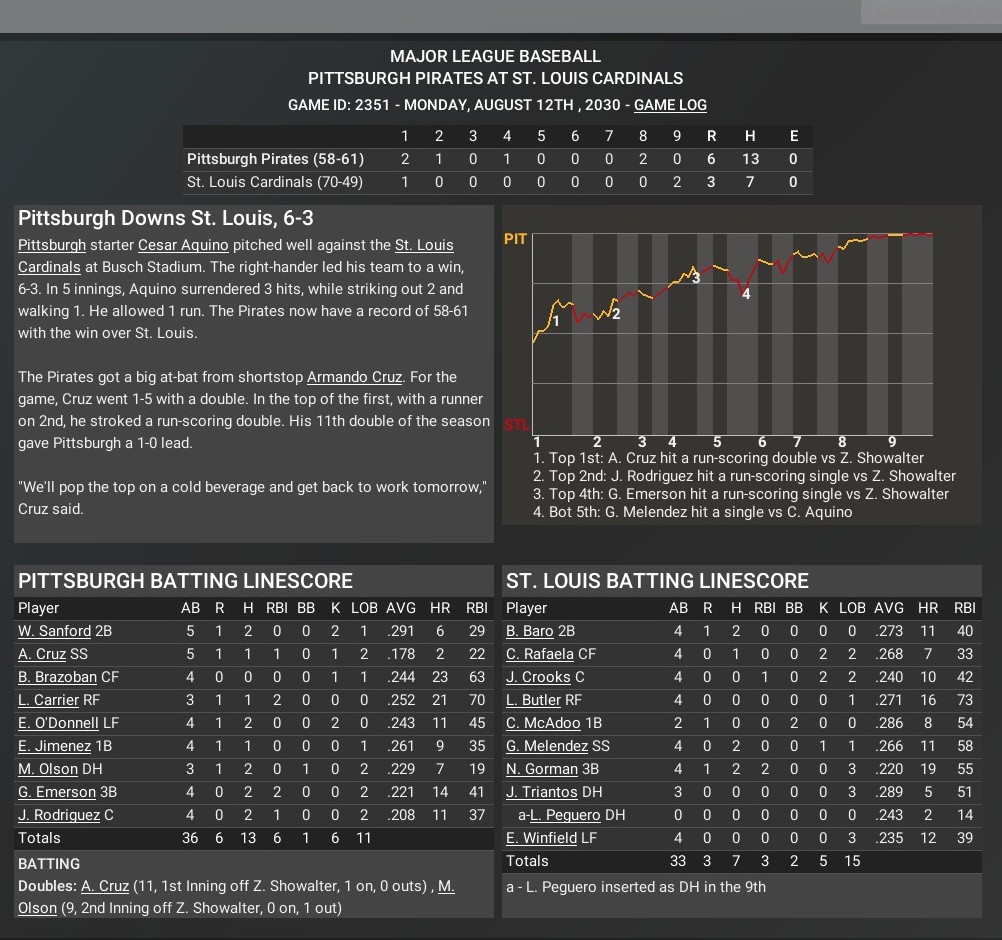Image resolution: width=1002 pixels, height=940 pixels.
Task: Open Cesar Aquino's player page
Action: tap(183, 245)
